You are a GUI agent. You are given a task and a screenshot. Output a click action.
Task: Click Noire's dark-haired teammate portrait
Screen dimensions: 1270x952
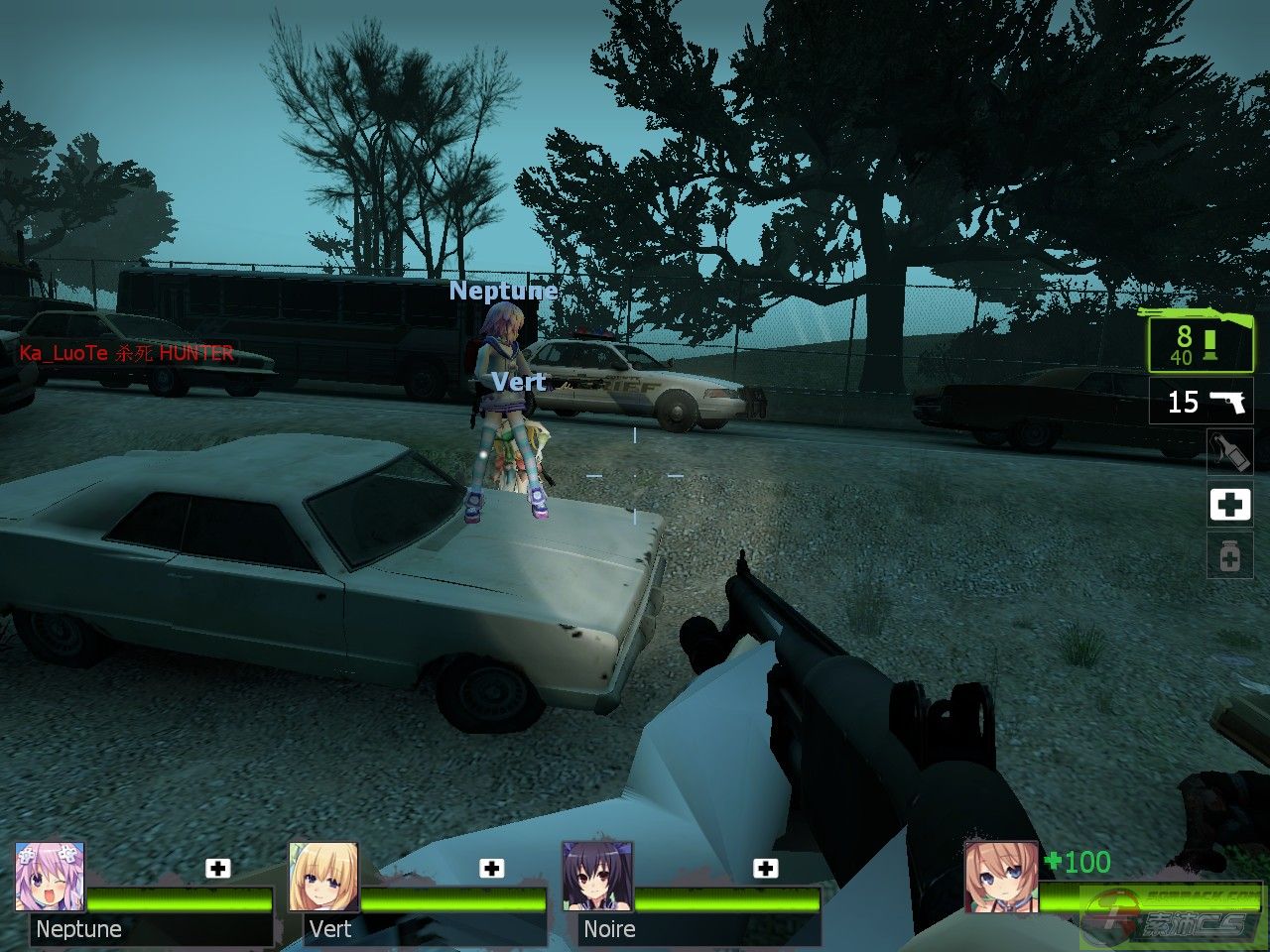click(597, 877)
